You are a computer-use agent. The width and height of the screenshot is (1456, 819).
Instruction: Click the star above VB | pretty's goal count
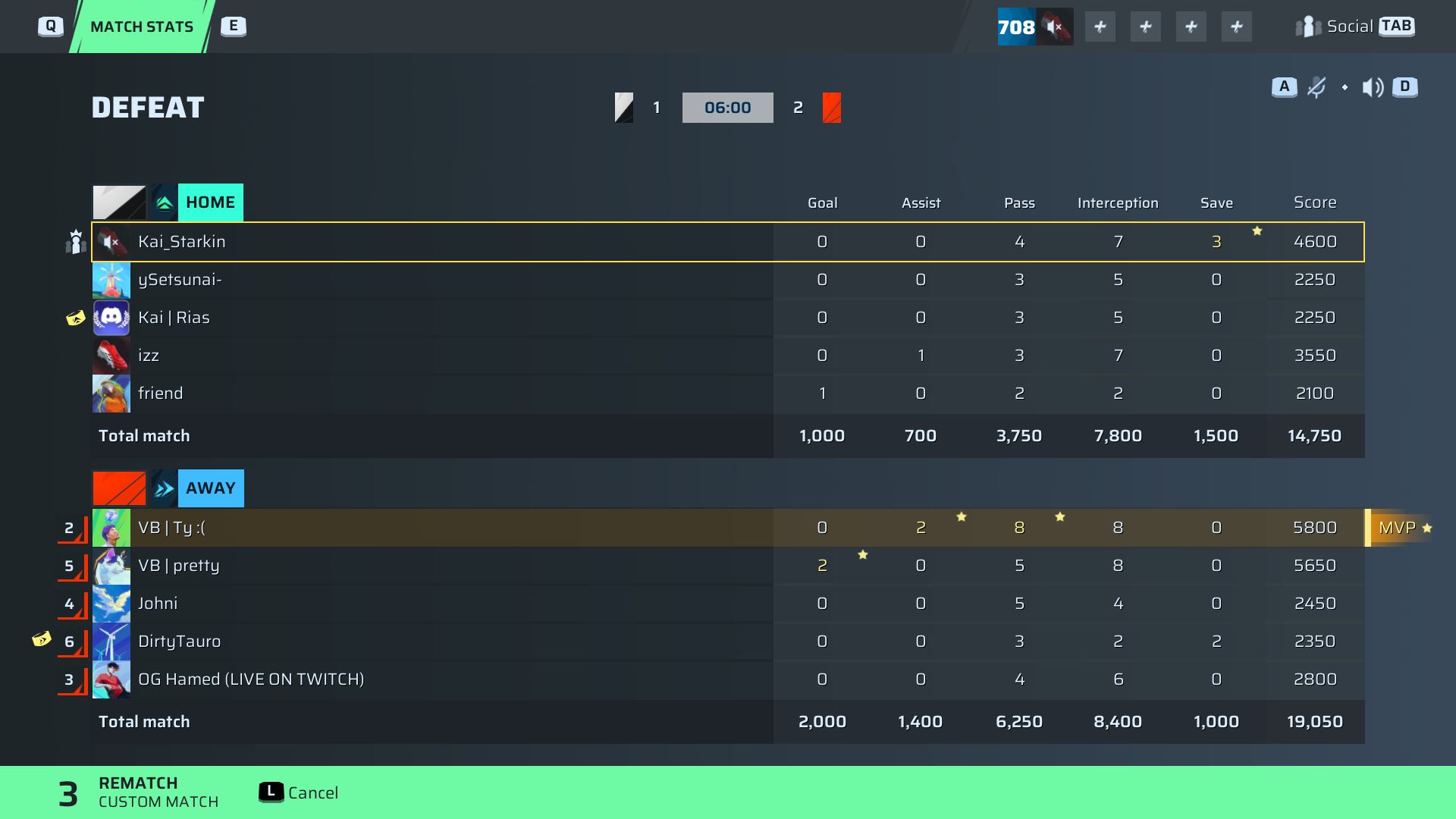863,555
